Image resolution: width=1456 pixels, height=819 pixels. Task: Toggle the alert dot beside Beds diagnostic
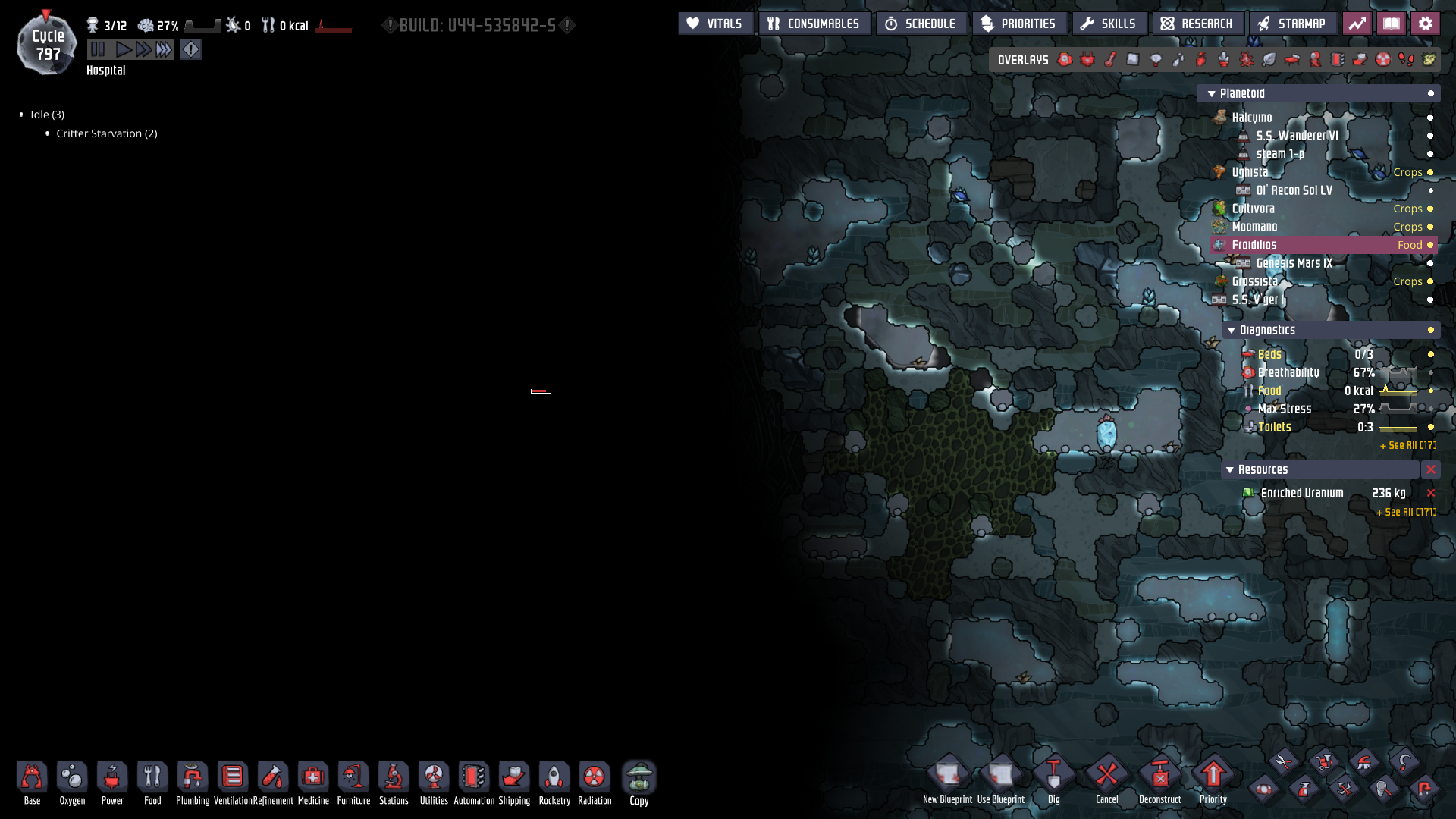point(1430,354)
